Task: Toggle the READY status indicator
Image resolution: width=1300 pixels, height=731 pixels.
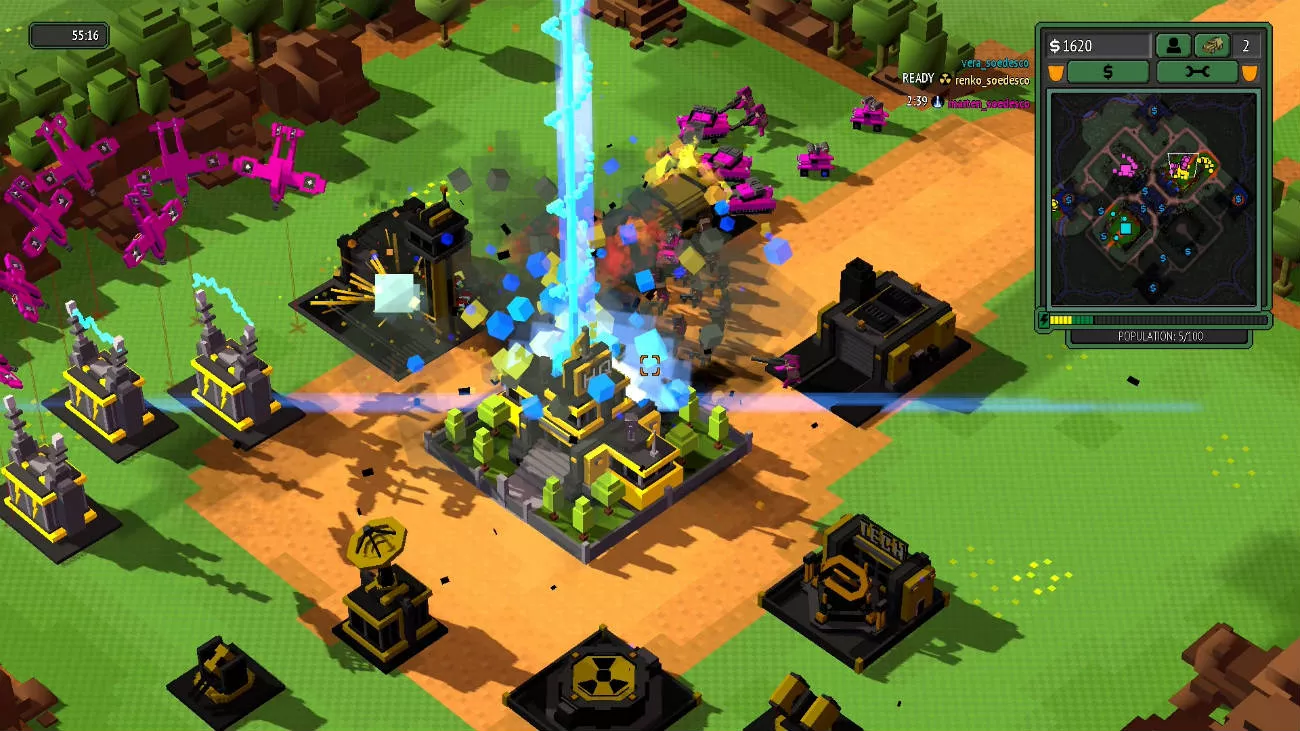Action: 916,77
